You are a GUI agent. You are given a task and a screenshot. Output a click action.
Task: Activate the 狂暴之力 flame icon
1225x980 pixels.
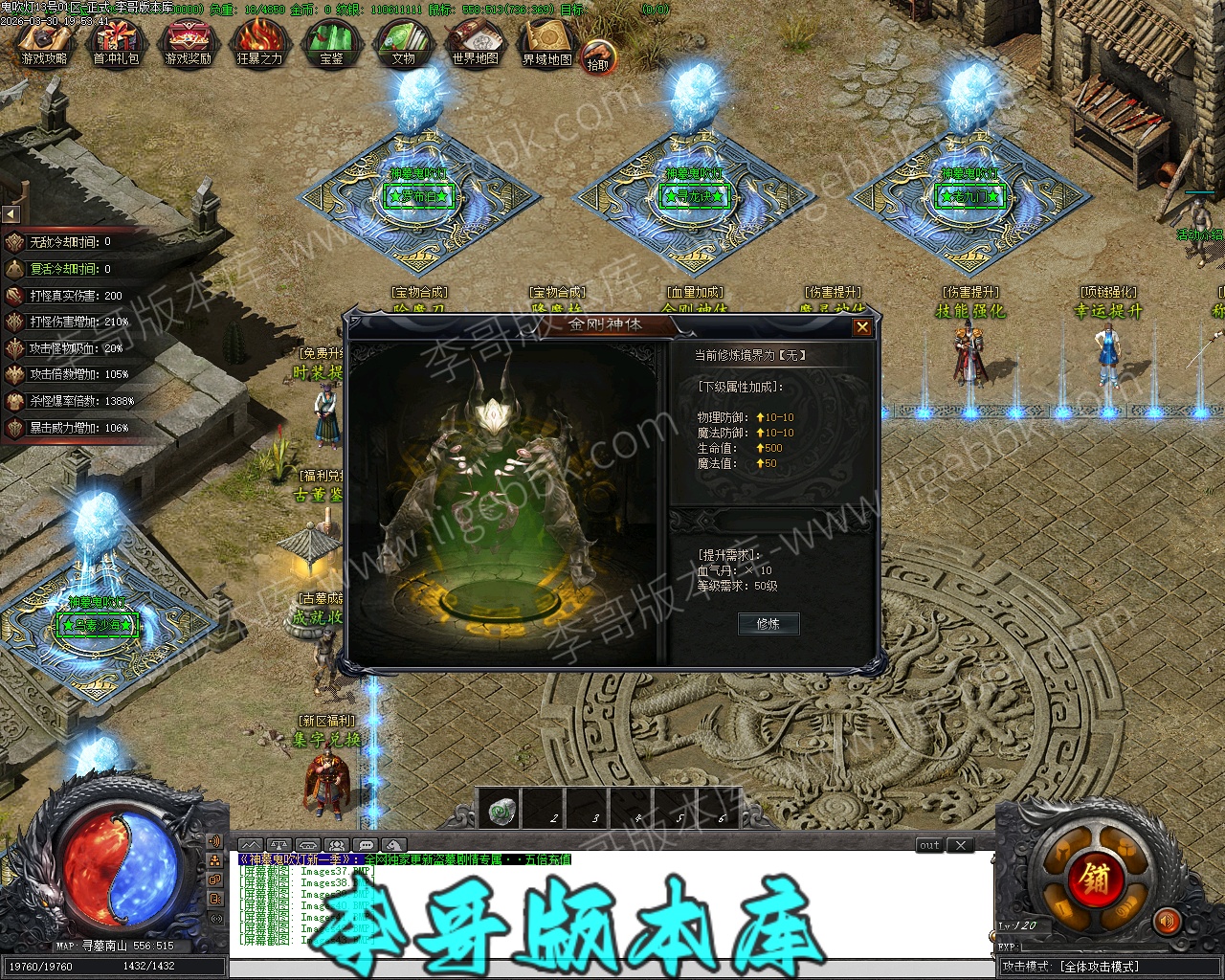pos(259,44)
